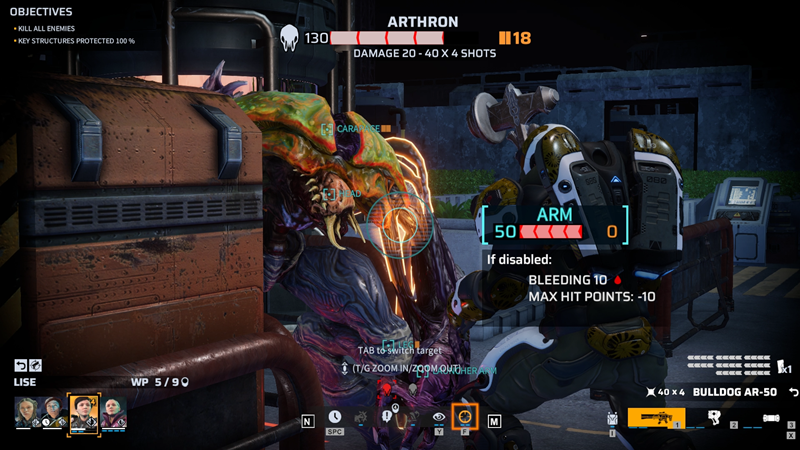800x450 pixels.
Task: Choose the first blonde soldier portrait
Action: pyautogui.click(x=26, y=412)
